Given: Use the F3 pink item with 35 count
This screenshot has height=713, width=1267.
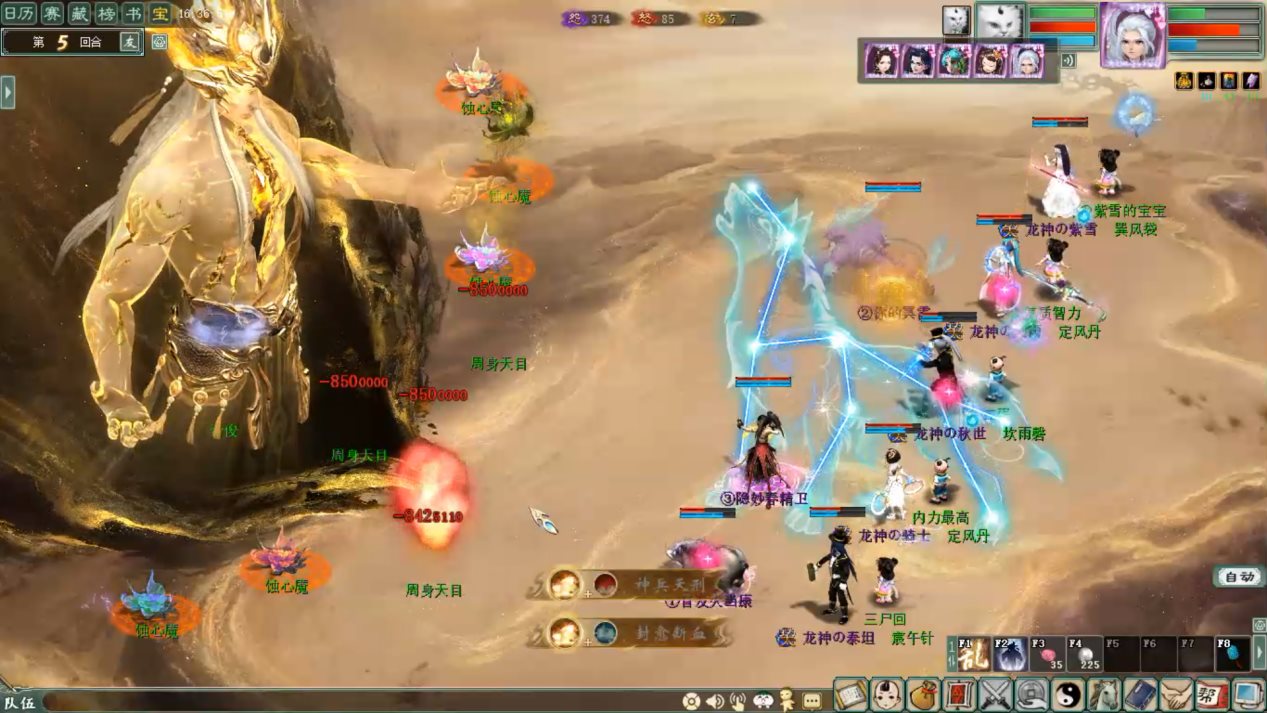Looking at the screenshot, I should (x=1048, y=654).
